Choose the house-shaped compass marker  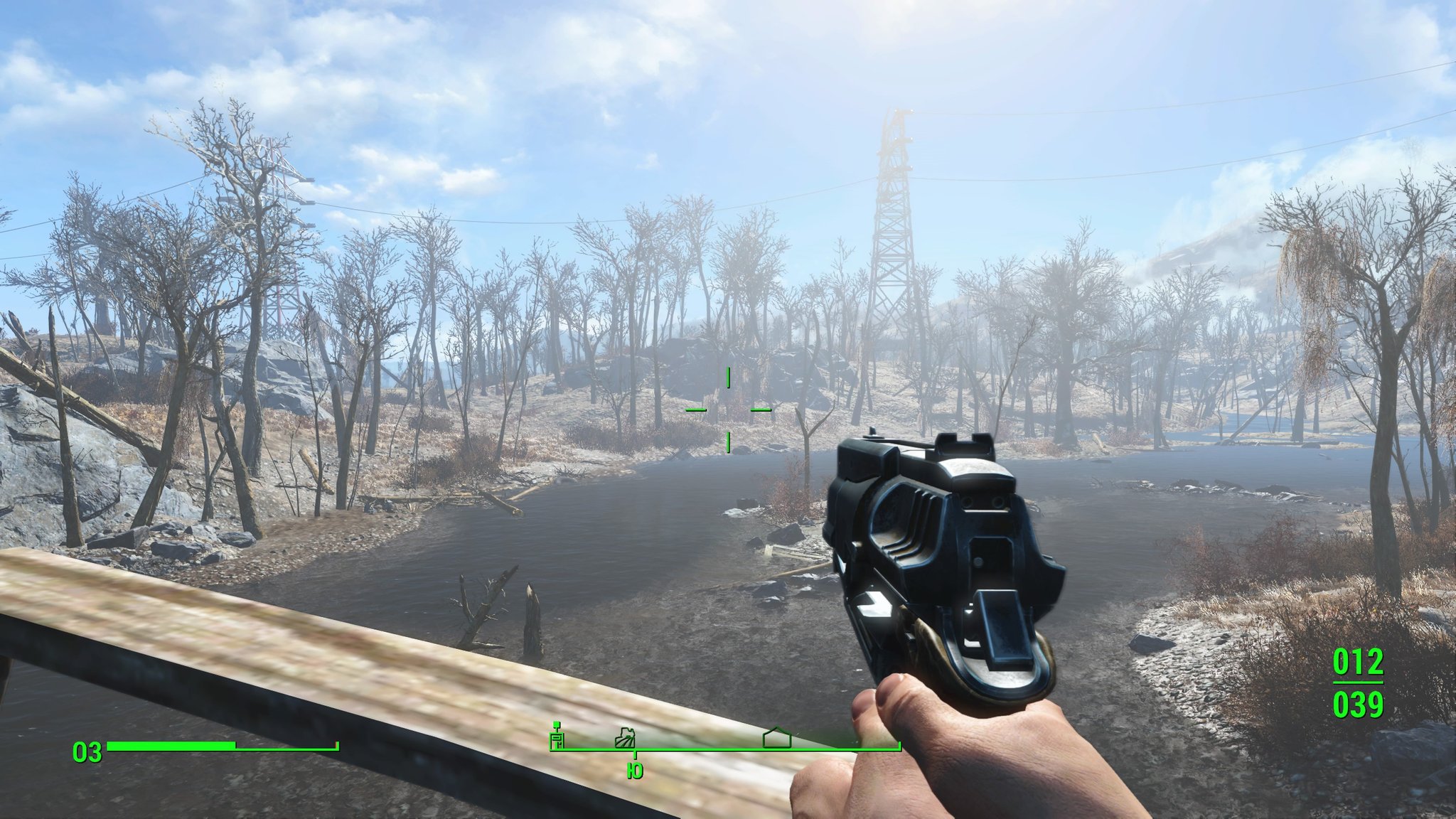click(x=776, y=737)
